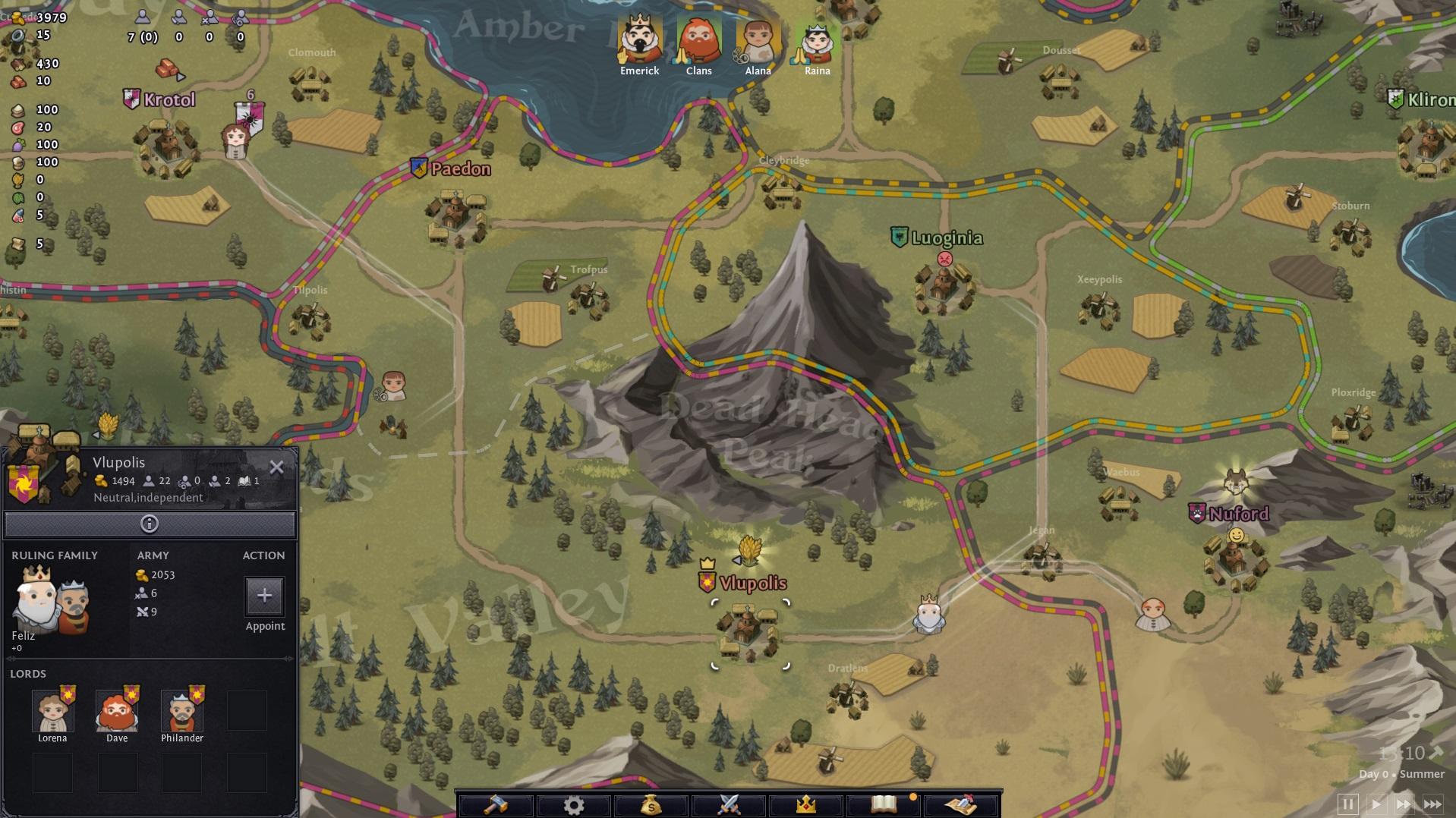Viewport: 1456px width, 818px height.
Task: Open the gear settings menu
Action: click(x=574, y=804)
